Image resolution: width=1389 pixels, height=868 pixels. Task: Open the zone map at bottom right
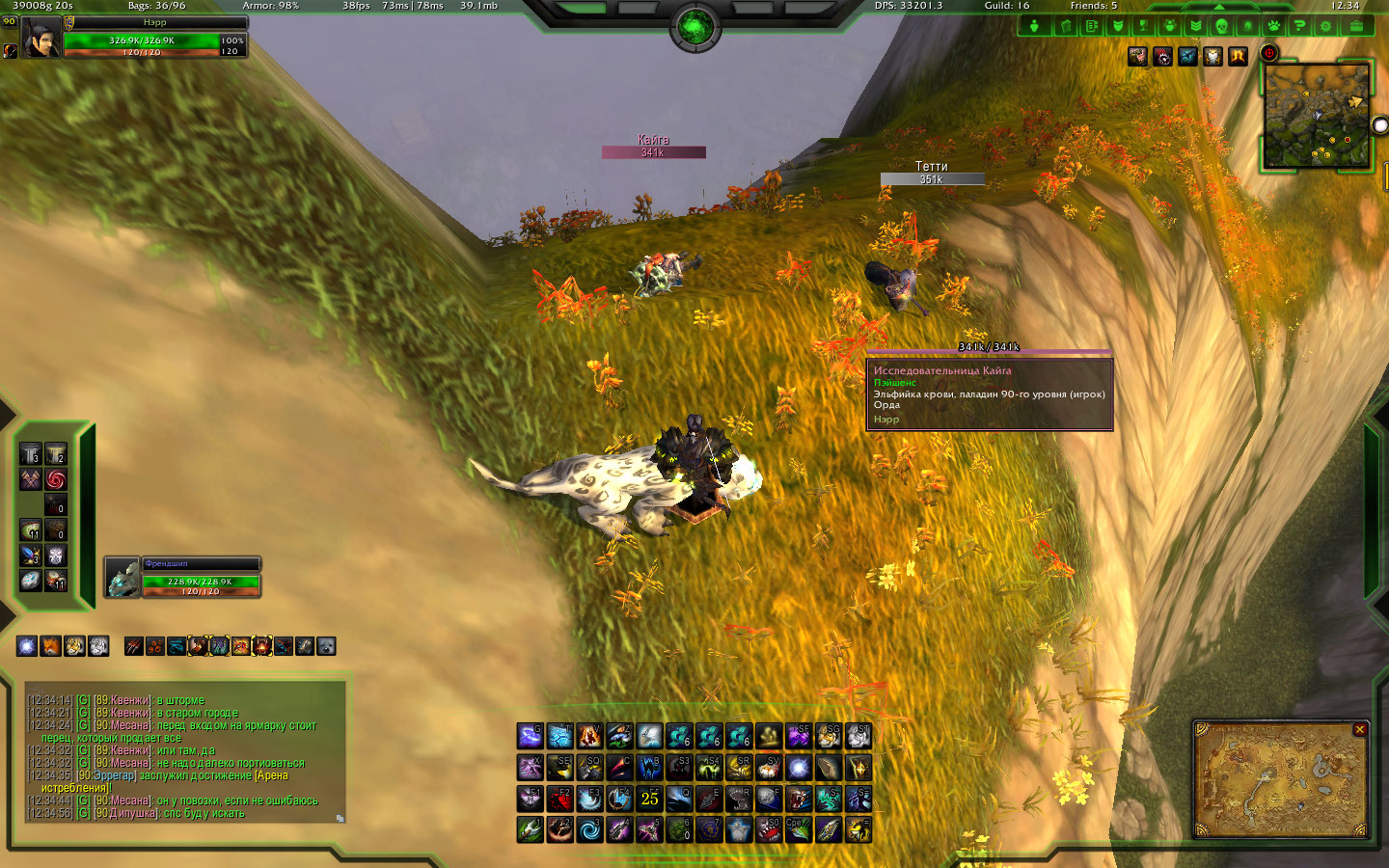1281,779
